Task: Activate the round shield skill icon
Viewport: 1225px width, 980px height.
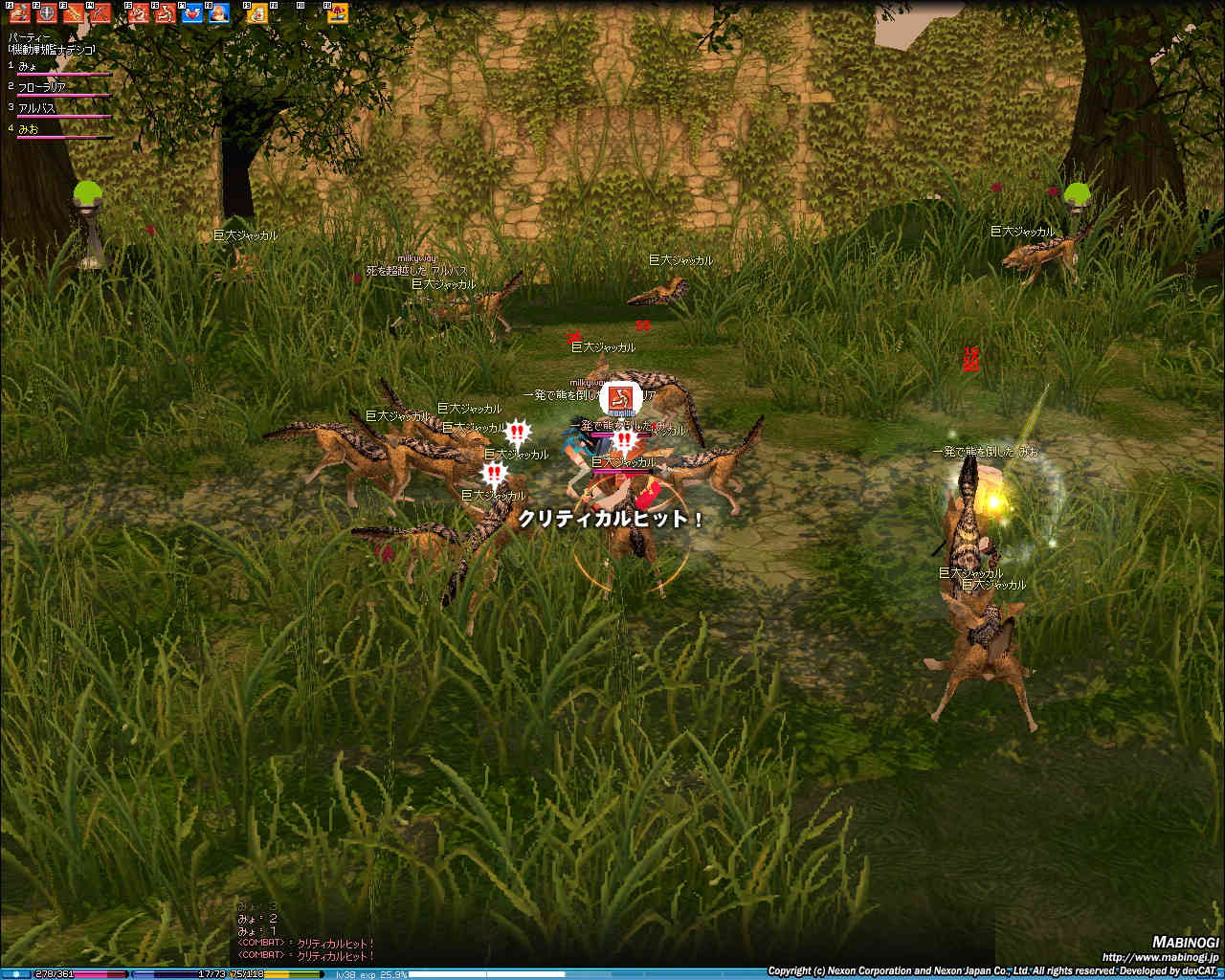Action: click(x=45, y=13)
